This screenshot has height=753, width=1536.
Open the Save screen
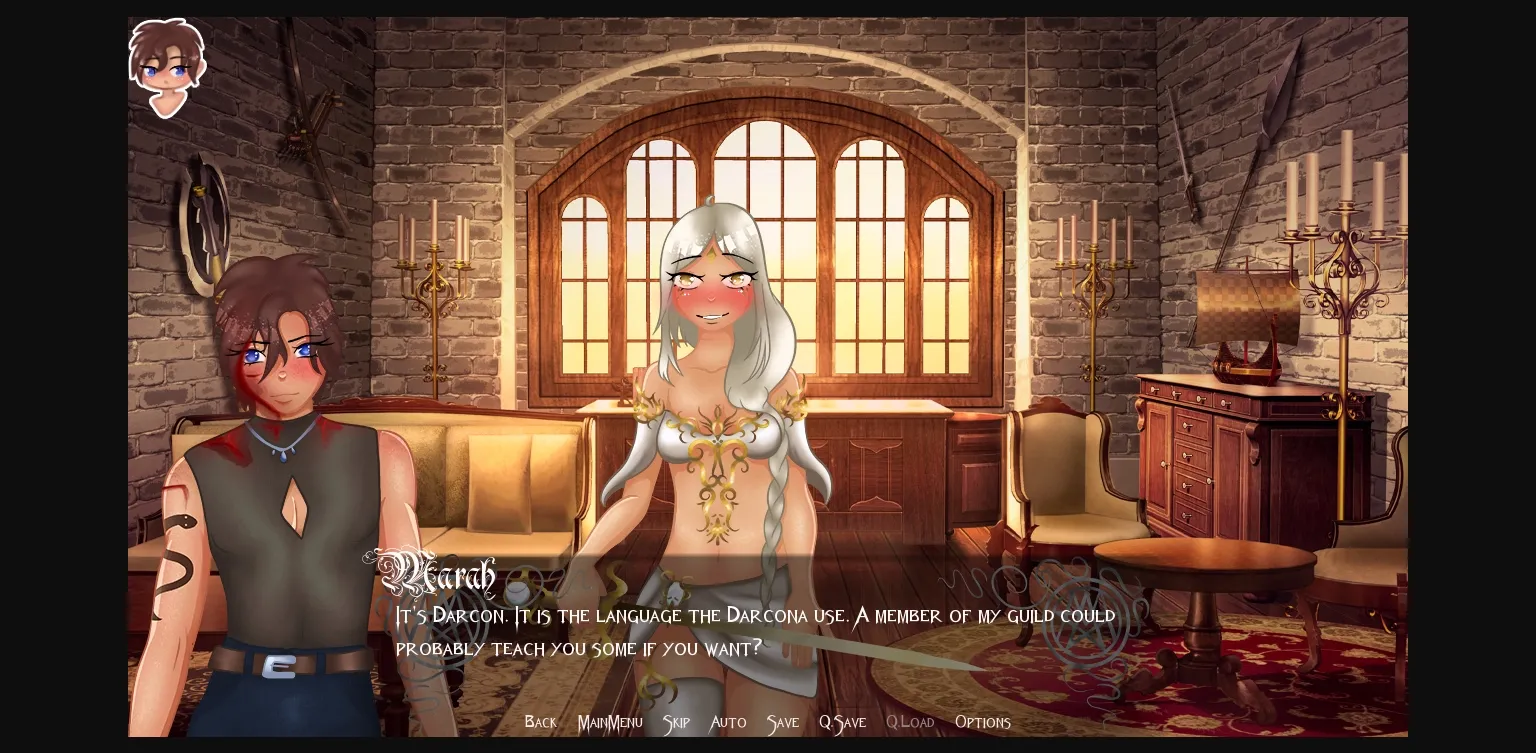[782, 722]
